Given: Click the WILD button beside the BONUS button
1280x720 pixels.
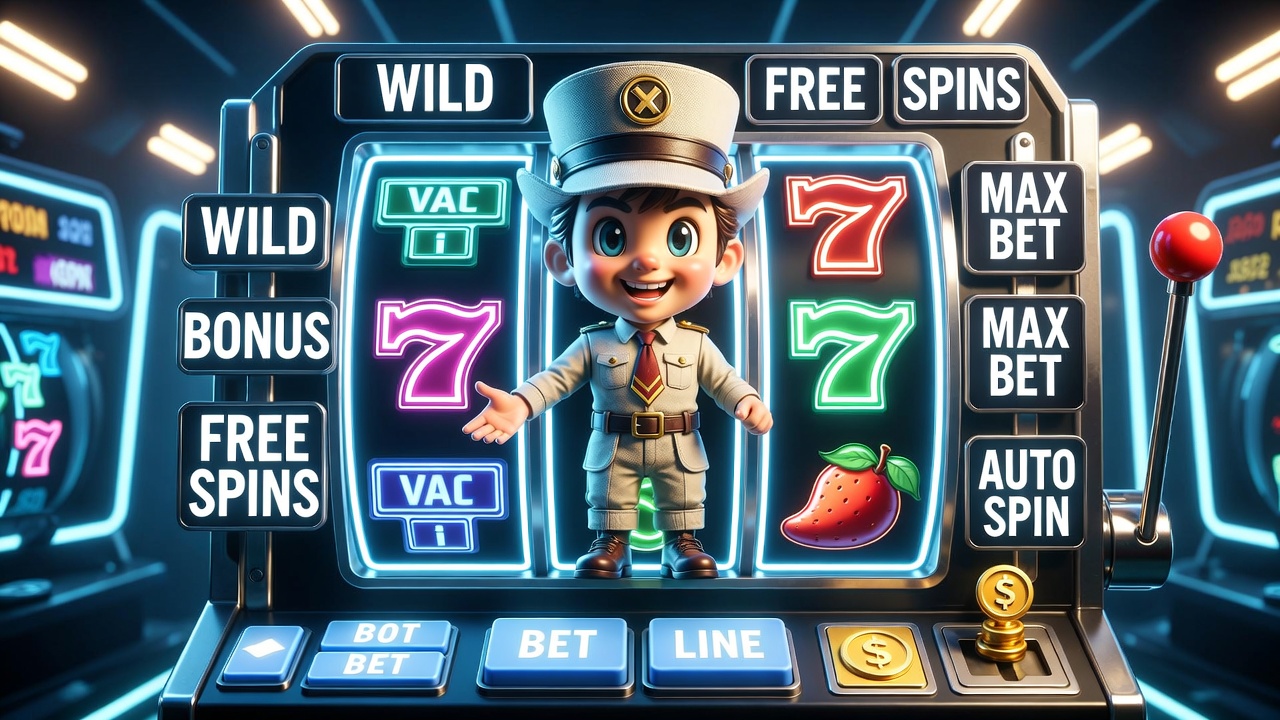Looking at the screenshot, I should pyautogui.click(x=256, y=232).
